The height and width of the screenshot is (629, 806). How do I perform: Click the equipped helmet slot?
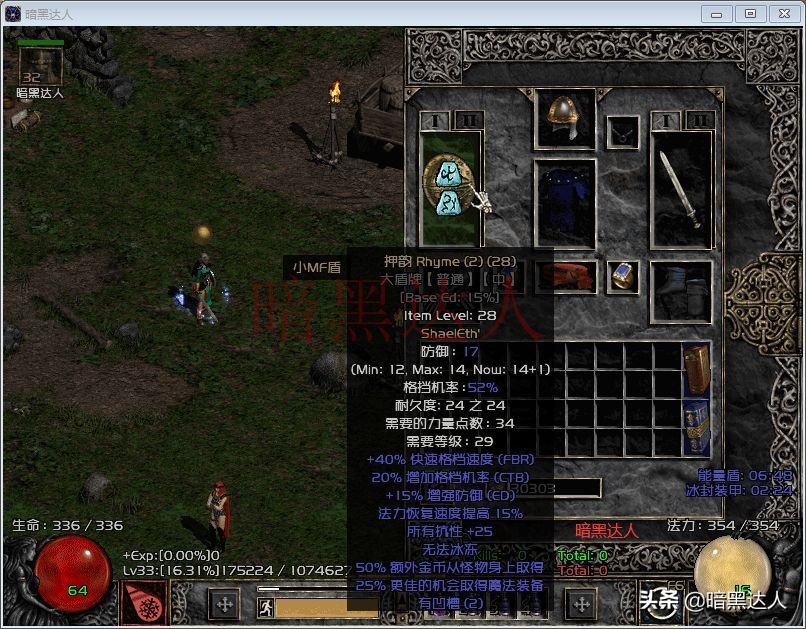point(565,118)
